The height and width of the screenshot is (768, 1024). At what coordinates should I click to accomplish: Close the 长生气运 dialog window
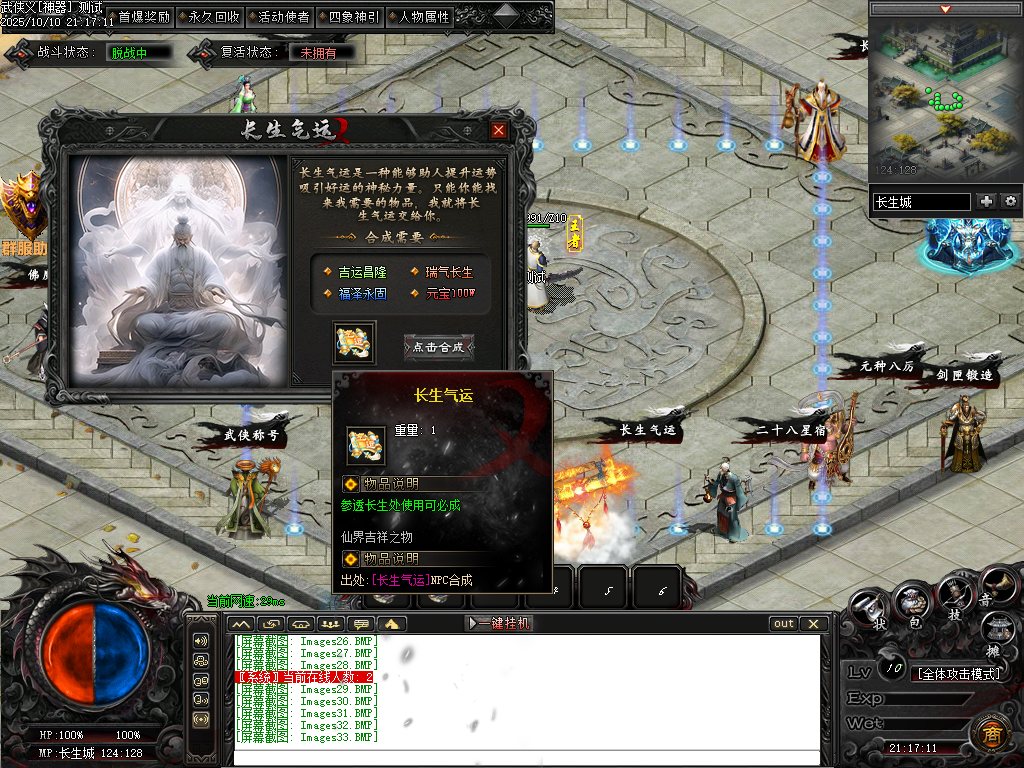pyautogui.click(x=499, y=130)
